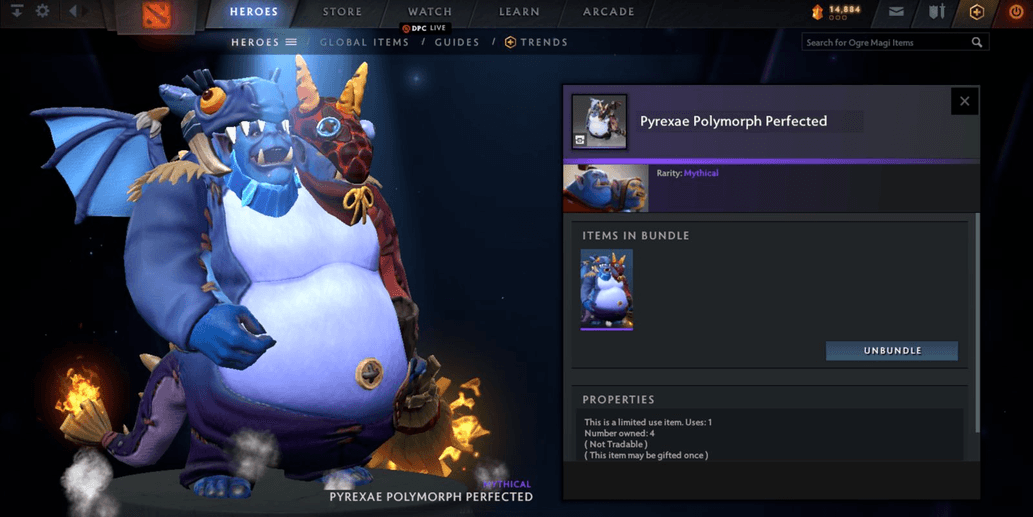1033x517 pixels.
Task: Open the Guides section
Action: 457,42
